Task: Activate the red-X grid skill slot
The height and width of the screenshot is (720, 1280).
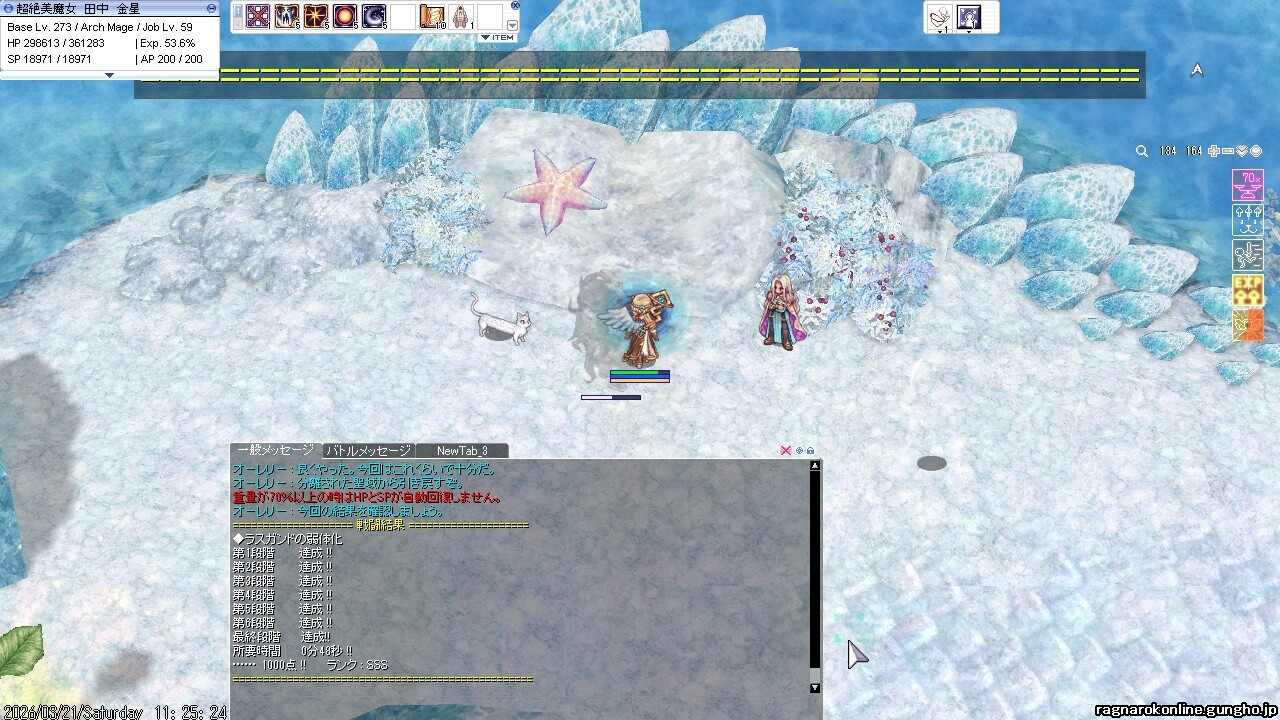Action: point(258,17)
